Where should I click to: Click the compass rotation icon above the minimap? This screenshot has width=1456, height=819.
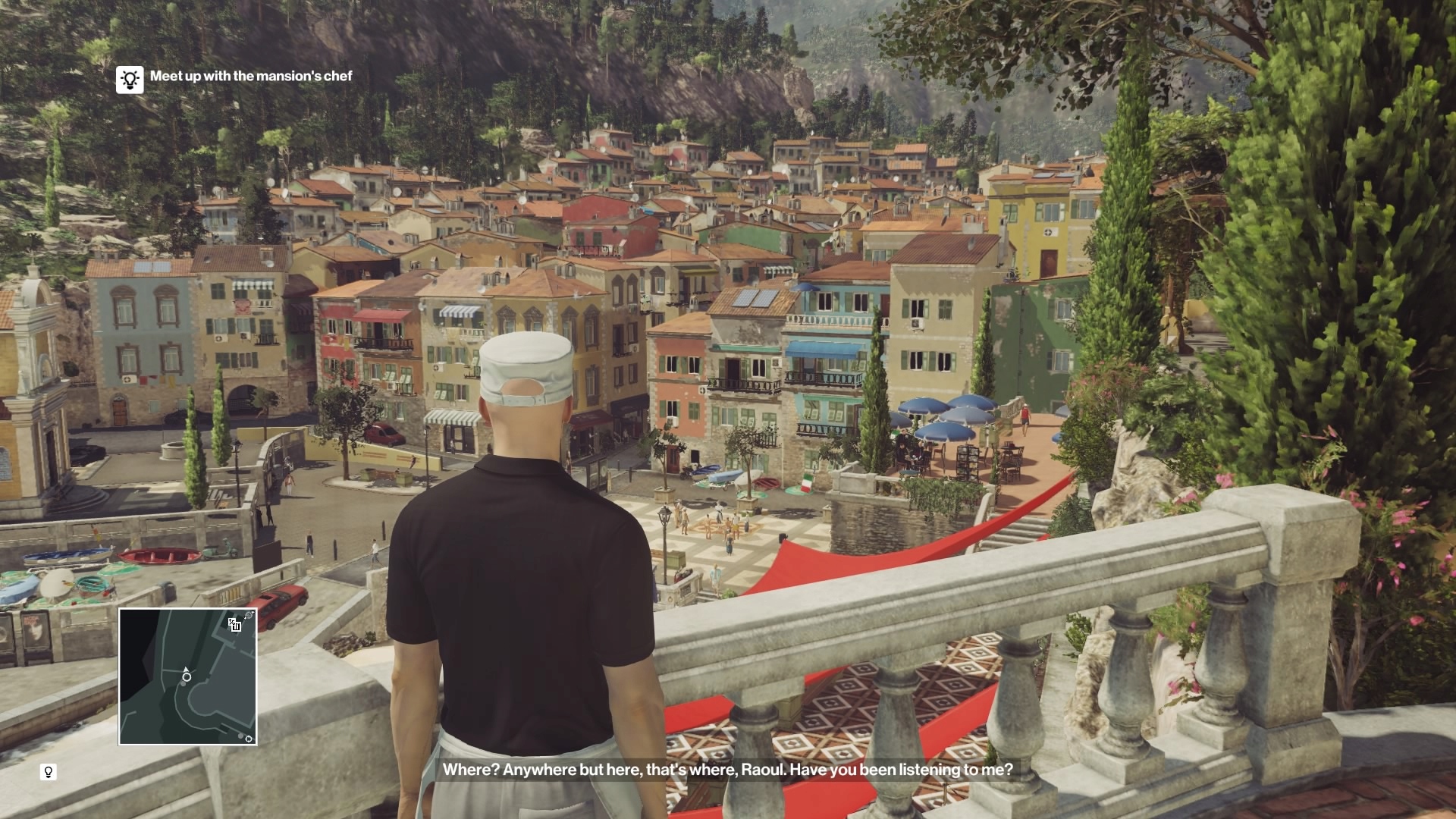coord(249,614)
